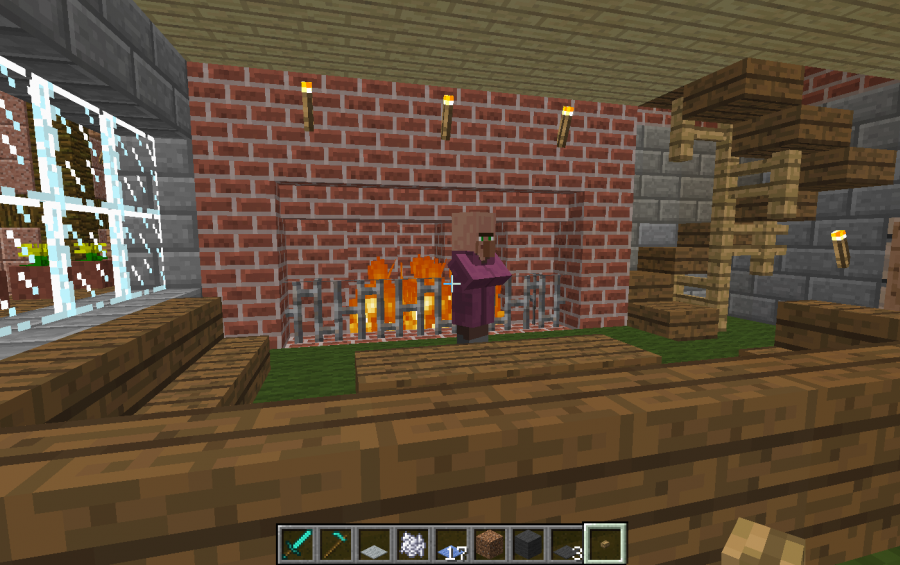Image resolution: width=900 pixels, height=565 pixels.
Task: Click the highlighted wooden button slot
Action: point(605,543)
